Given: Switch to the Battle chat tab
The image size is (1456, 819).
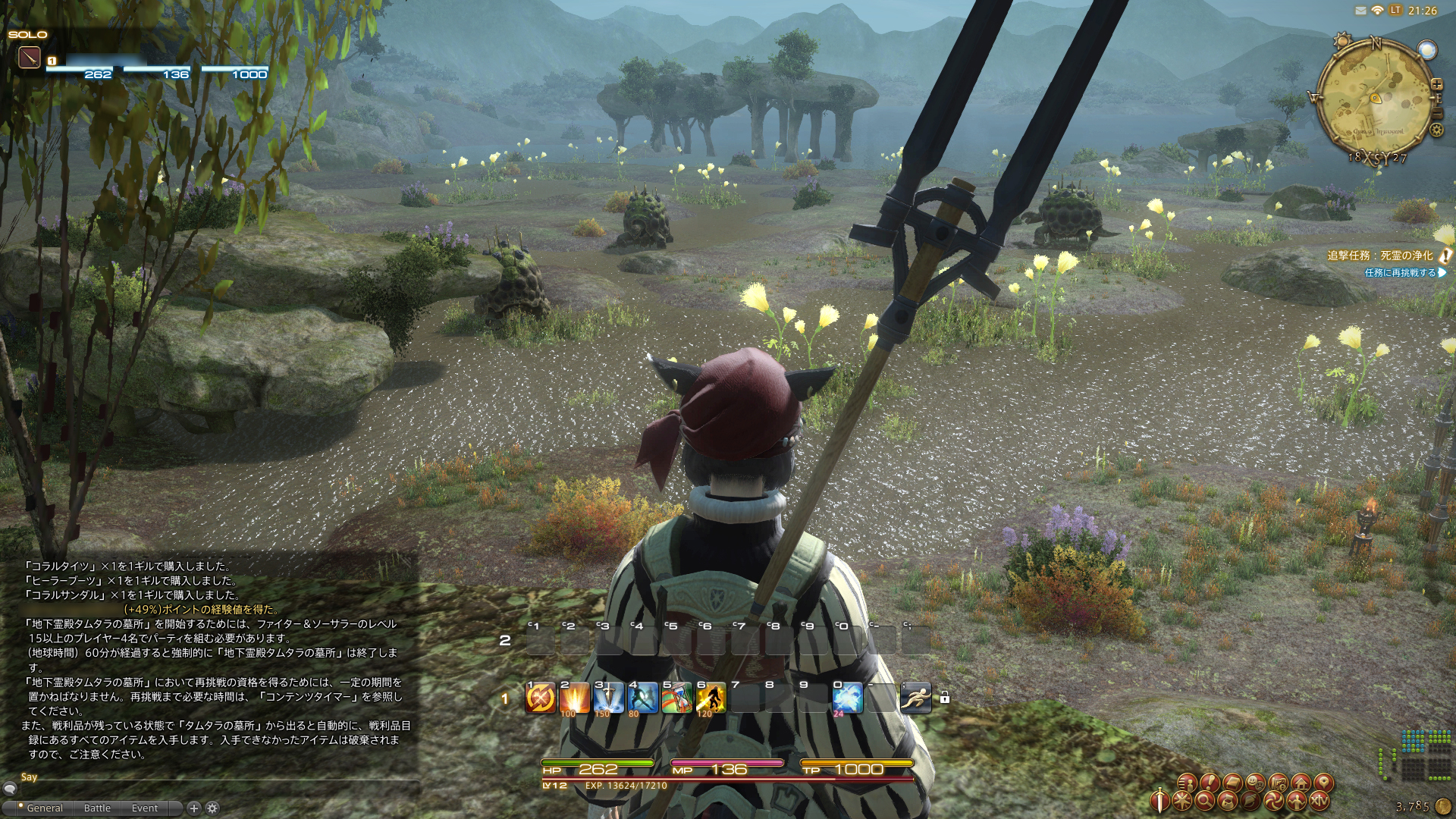Looking at the screenshot, I should 97,808.
